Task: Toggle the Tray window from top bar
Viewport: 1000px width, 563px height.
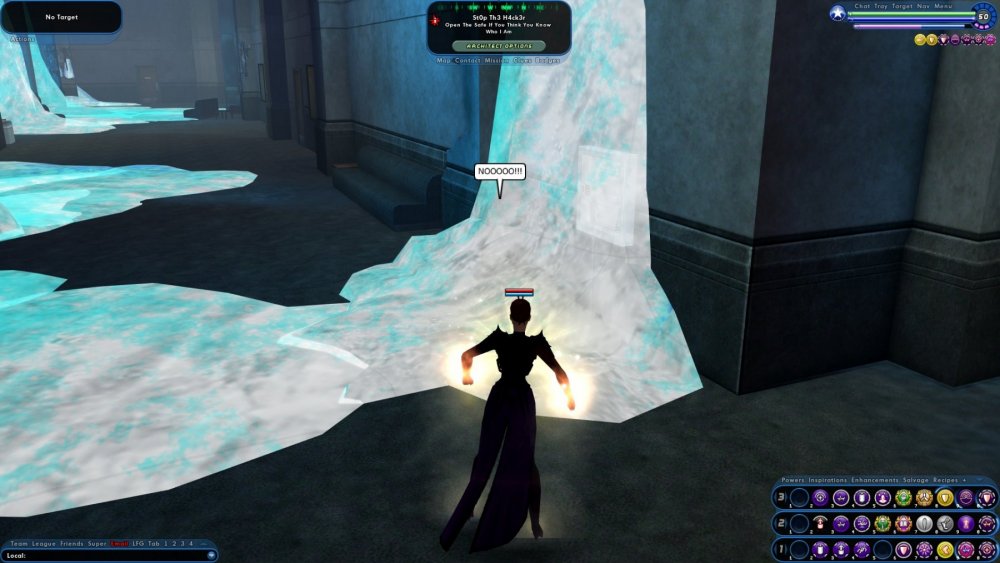Action: click(x=881, y=6)
